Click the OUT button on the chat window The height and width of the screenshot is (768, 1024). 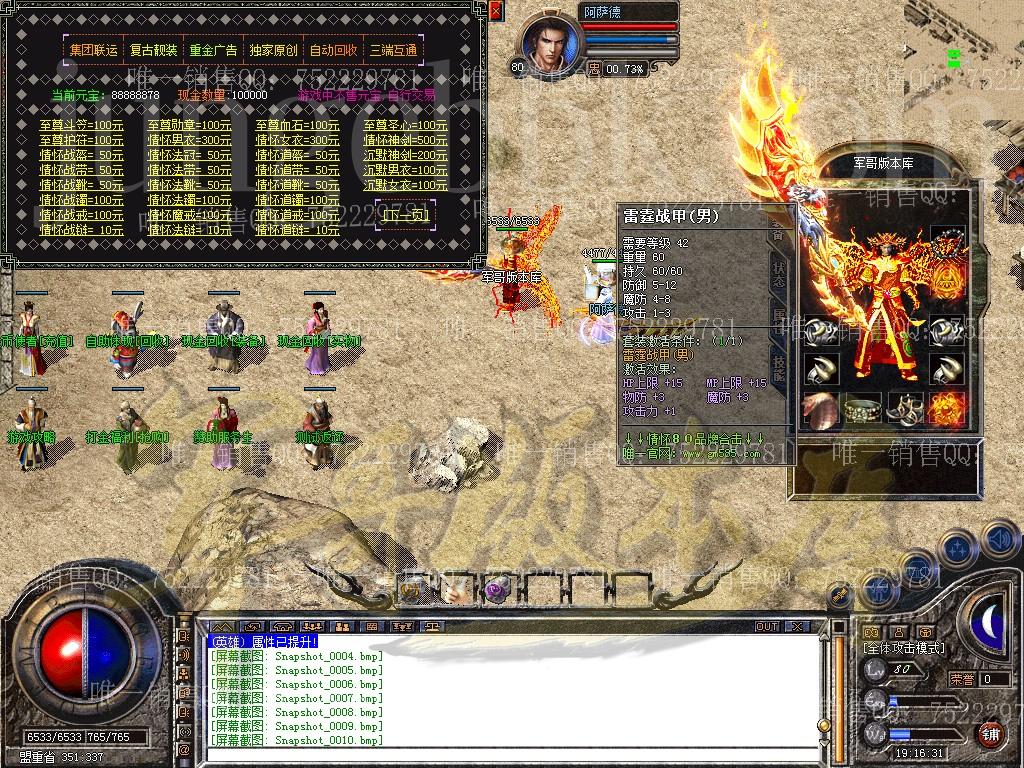pyautogui.click(x=767, y=626)
